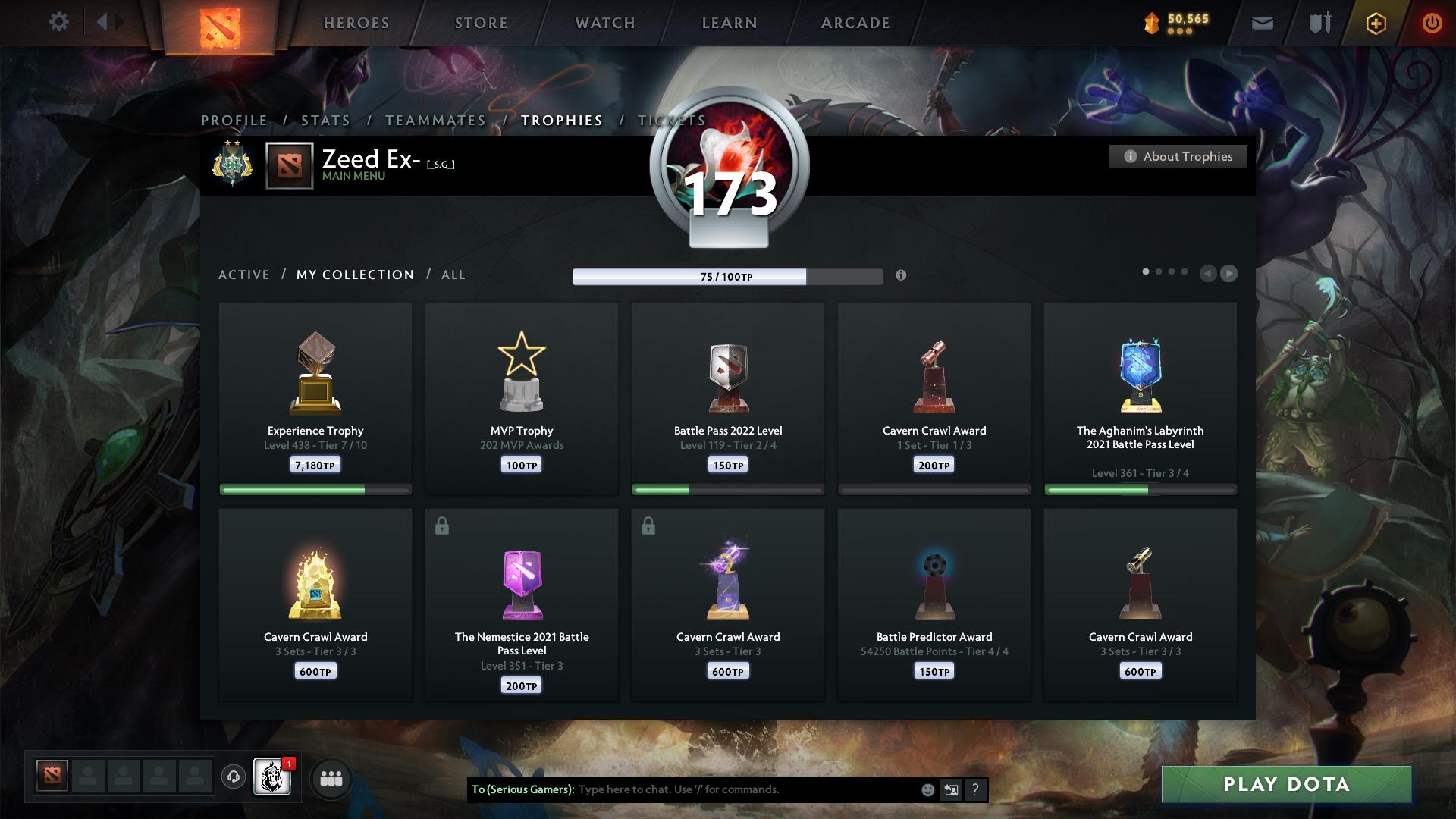
Task: Switch trophy filter to ACTIVE
Action: click(x=244, y=275)
